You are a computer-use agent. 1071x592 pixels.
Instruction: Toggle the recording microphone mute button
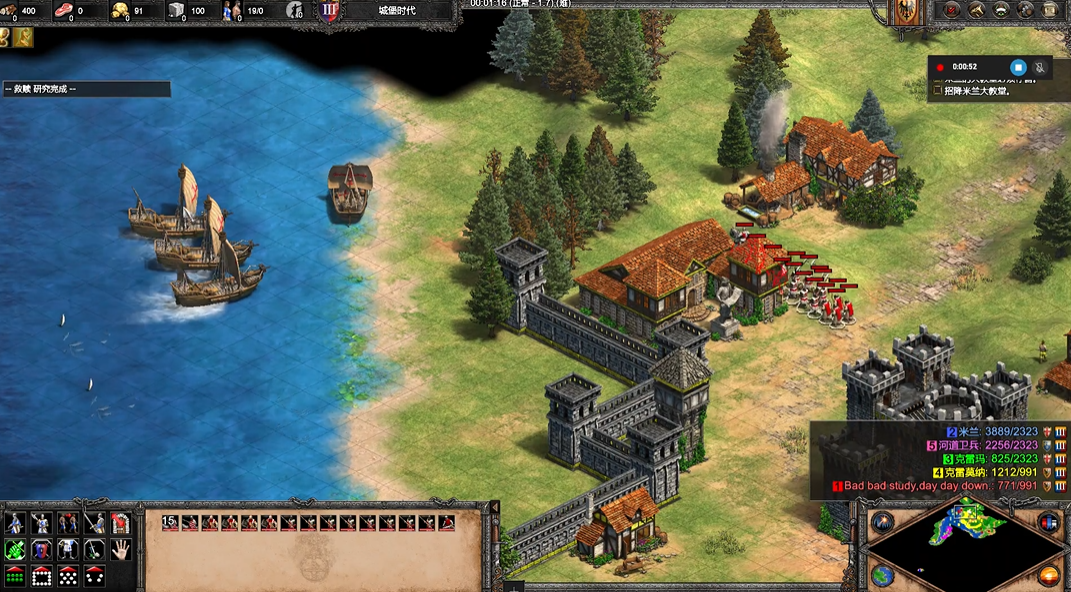click(x=1040, y=67)
